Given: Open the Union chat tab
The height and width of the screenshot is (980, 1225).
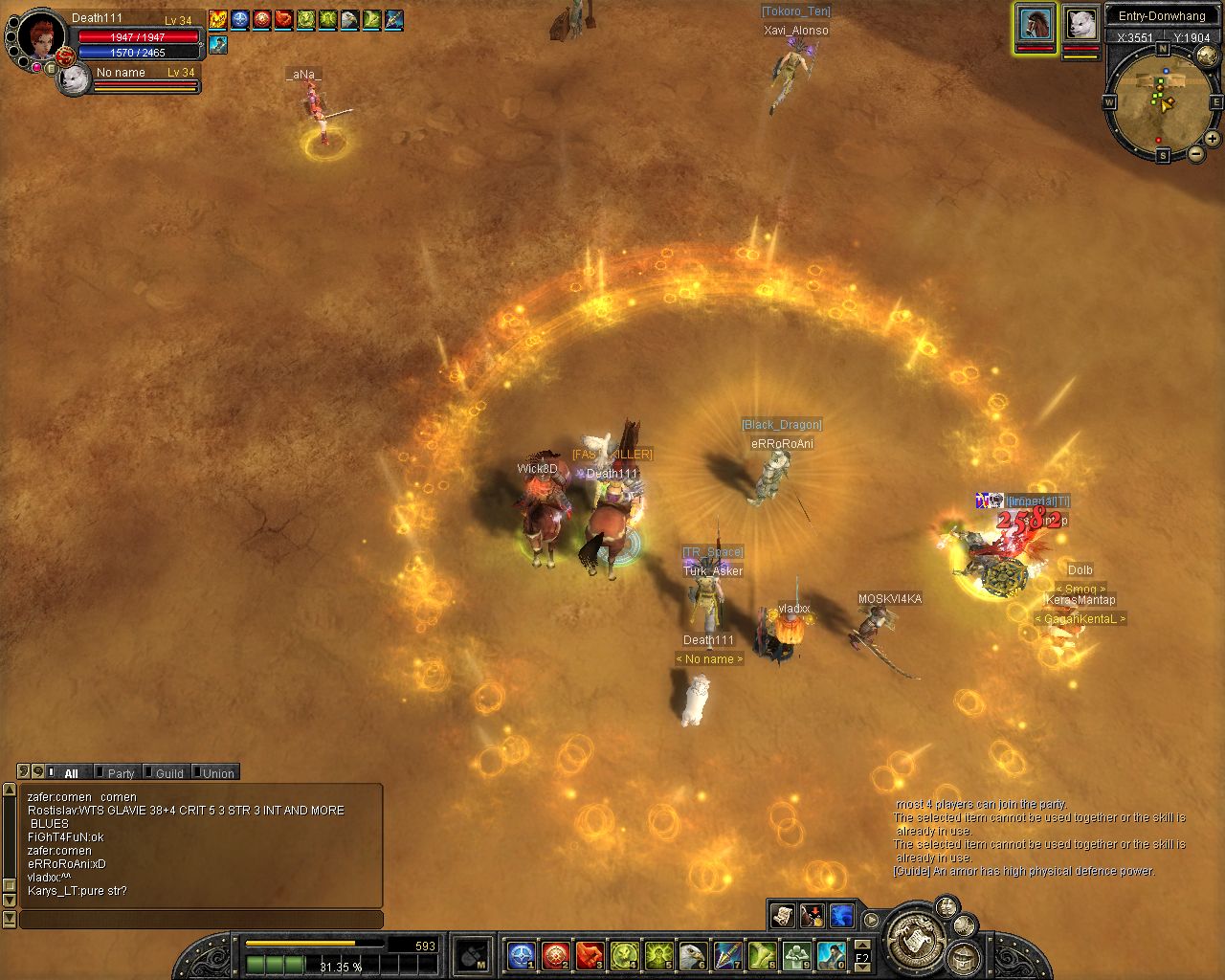Looking at the screenshot, I should [217, 773].
